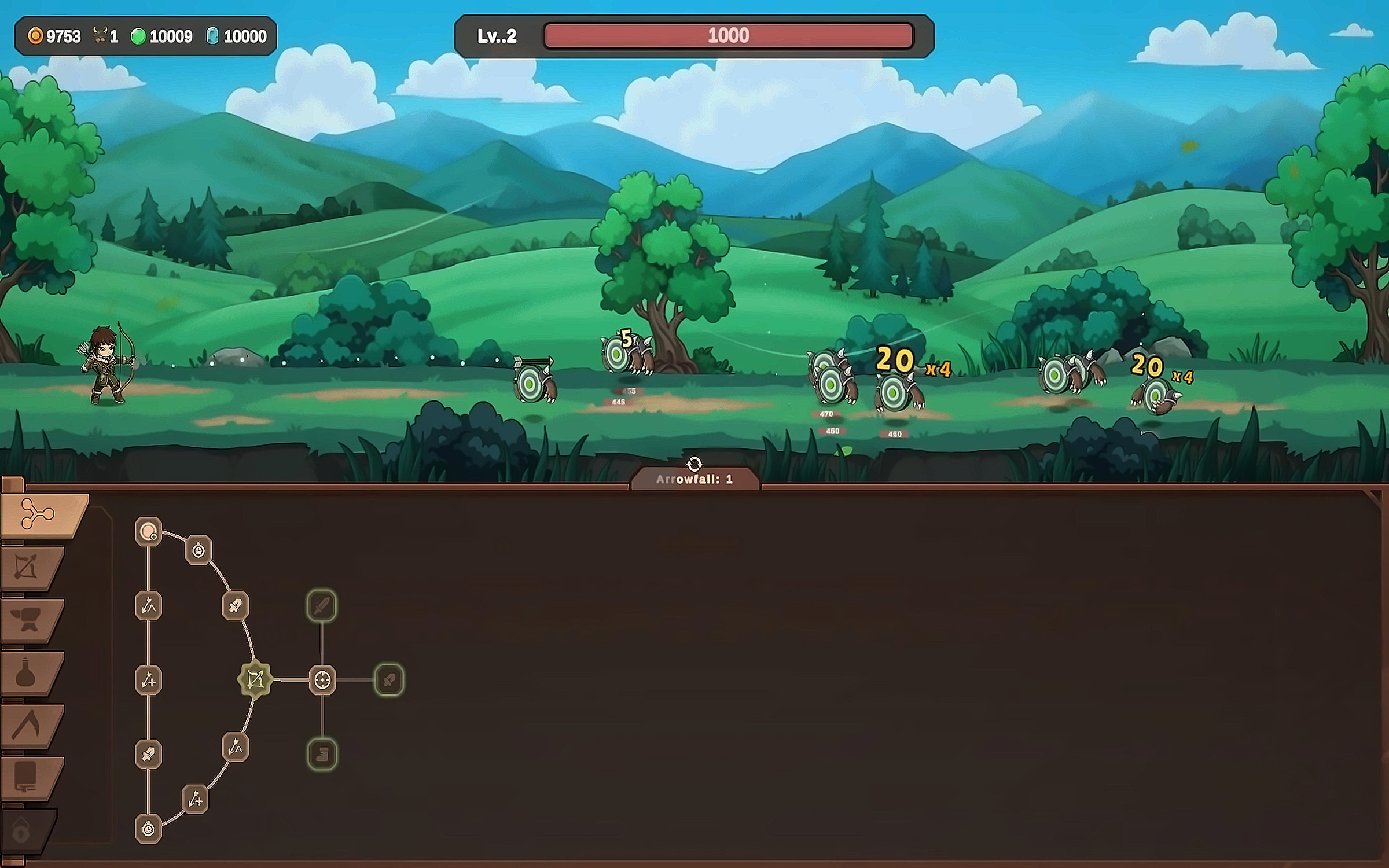Open the anvil forge tab
Viewport: 1389px width, 868px height.
[x=28, y=620]
